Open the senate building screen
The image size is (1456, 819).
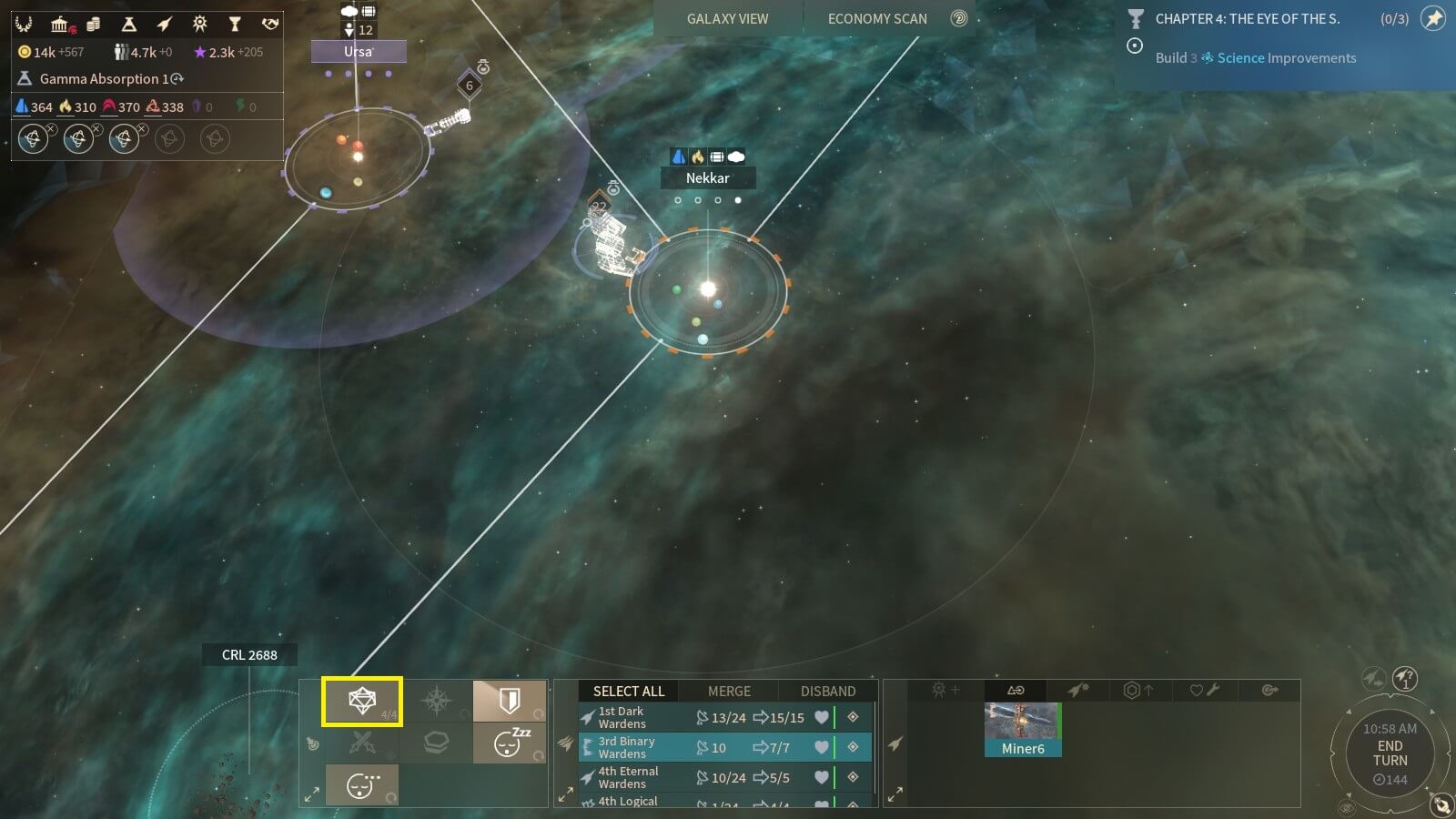[60, 24]
